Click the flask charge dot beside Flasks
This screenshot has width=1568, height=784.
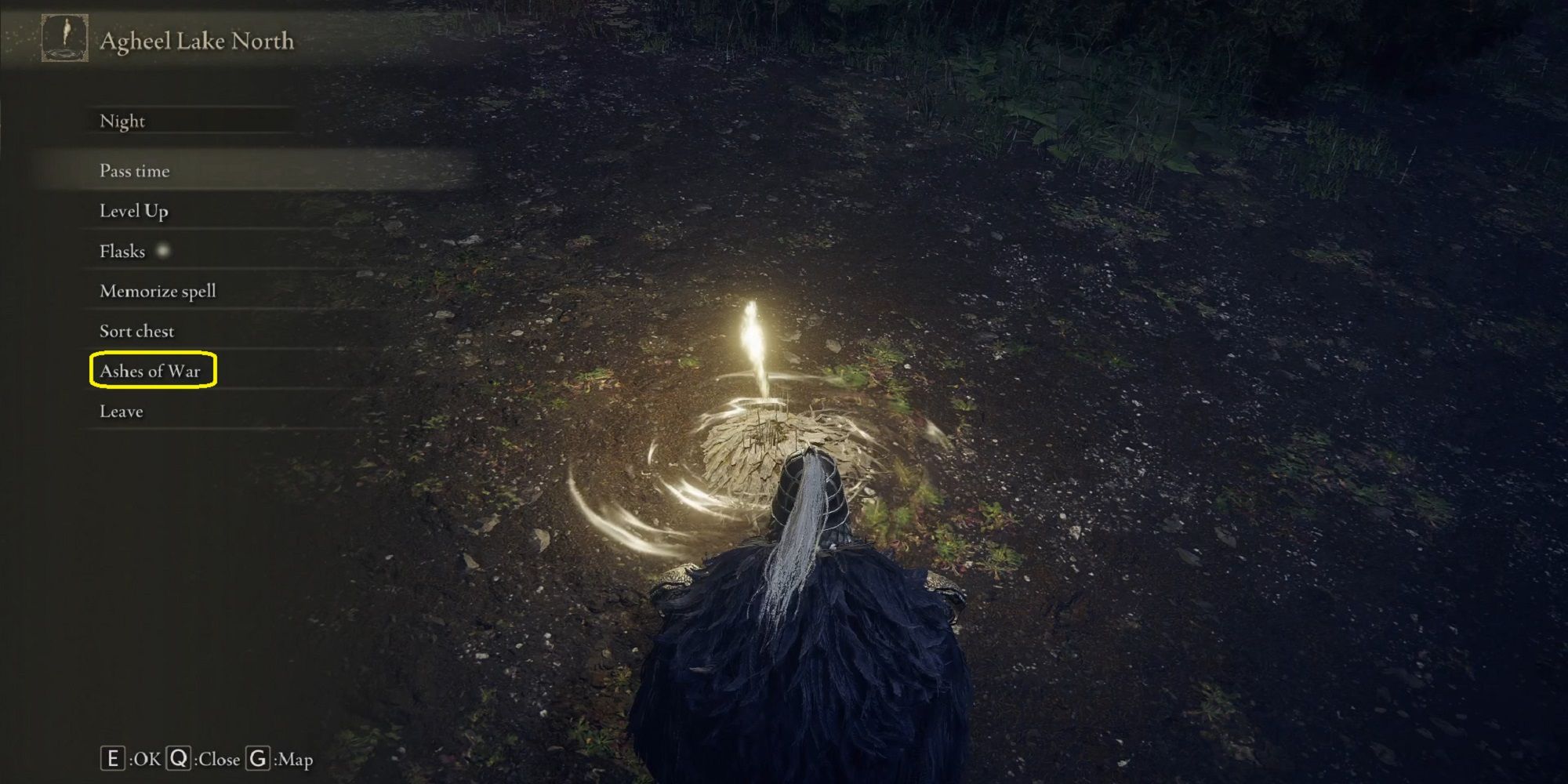pos(164,249)
